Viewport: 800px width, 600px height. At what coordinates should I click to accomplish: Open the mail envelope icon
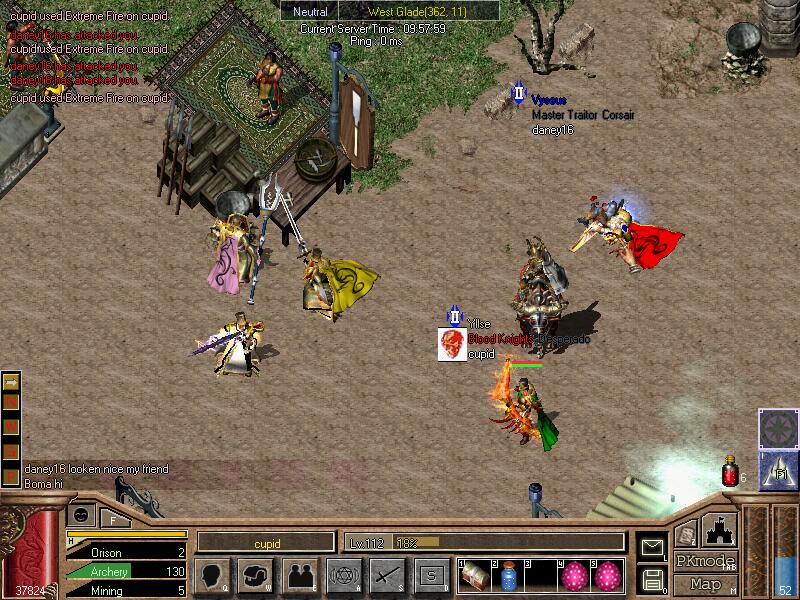pyautogui.click(x=652, y=547)
